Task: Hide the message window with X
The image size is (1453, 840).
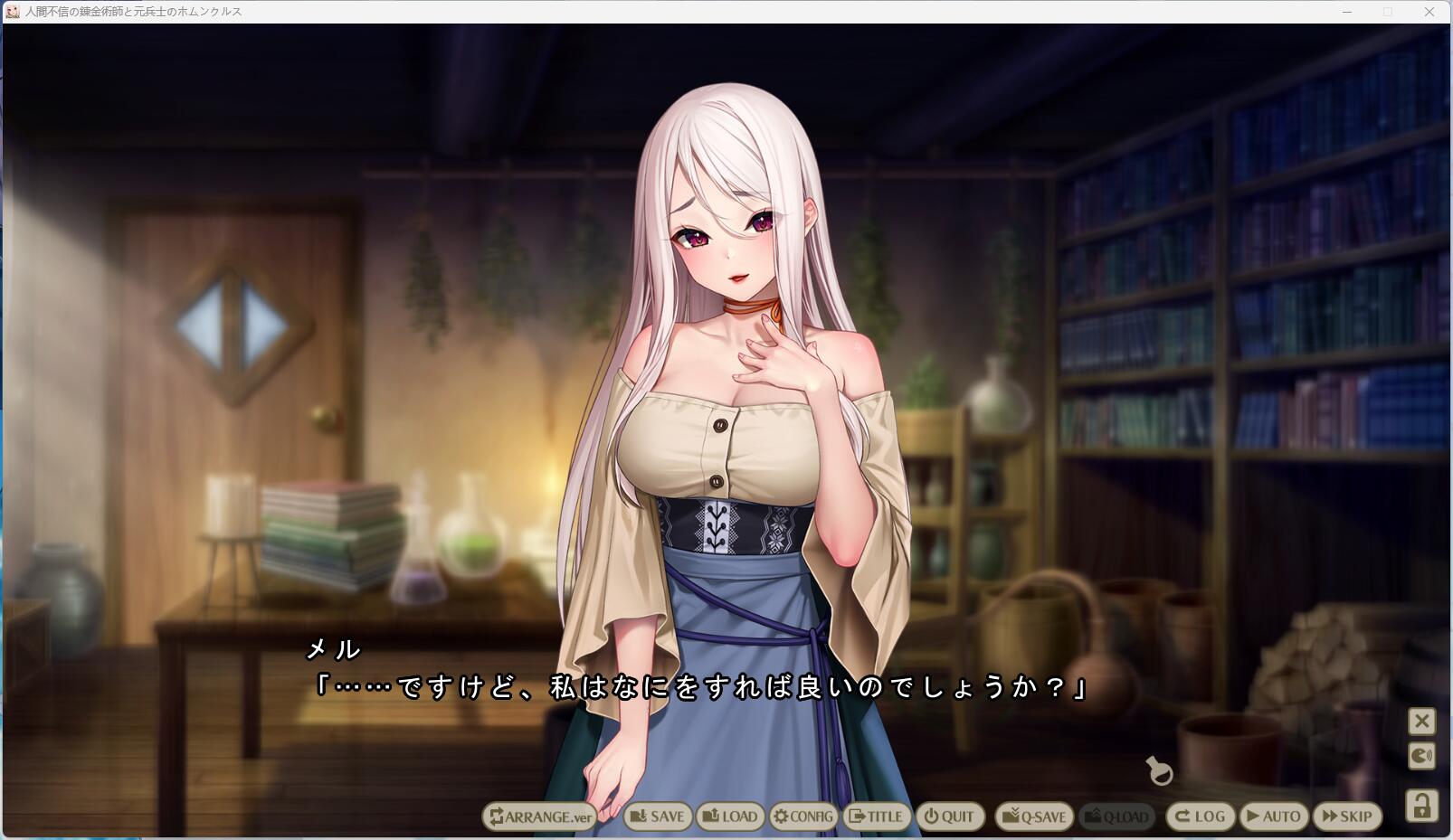Action: [1421, 722]
